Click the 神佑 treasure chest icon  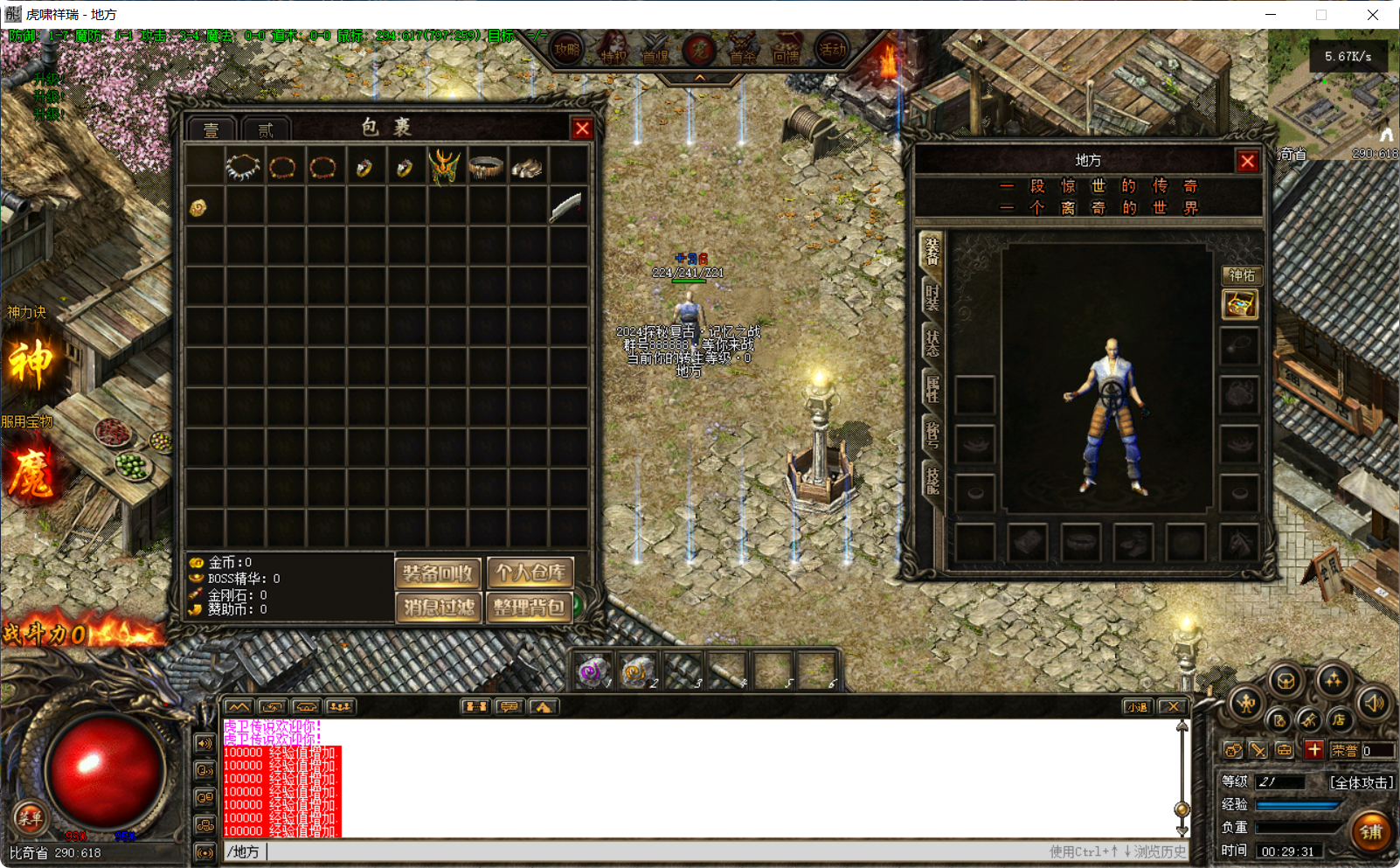tap(1239, 306)
